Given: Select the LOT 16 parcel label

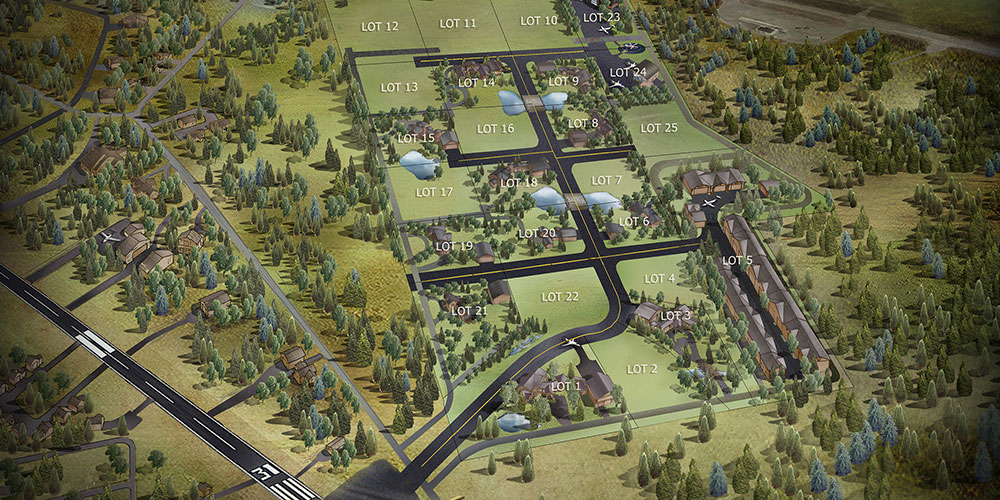Looking at the screenshot, I should click(495, 128).
